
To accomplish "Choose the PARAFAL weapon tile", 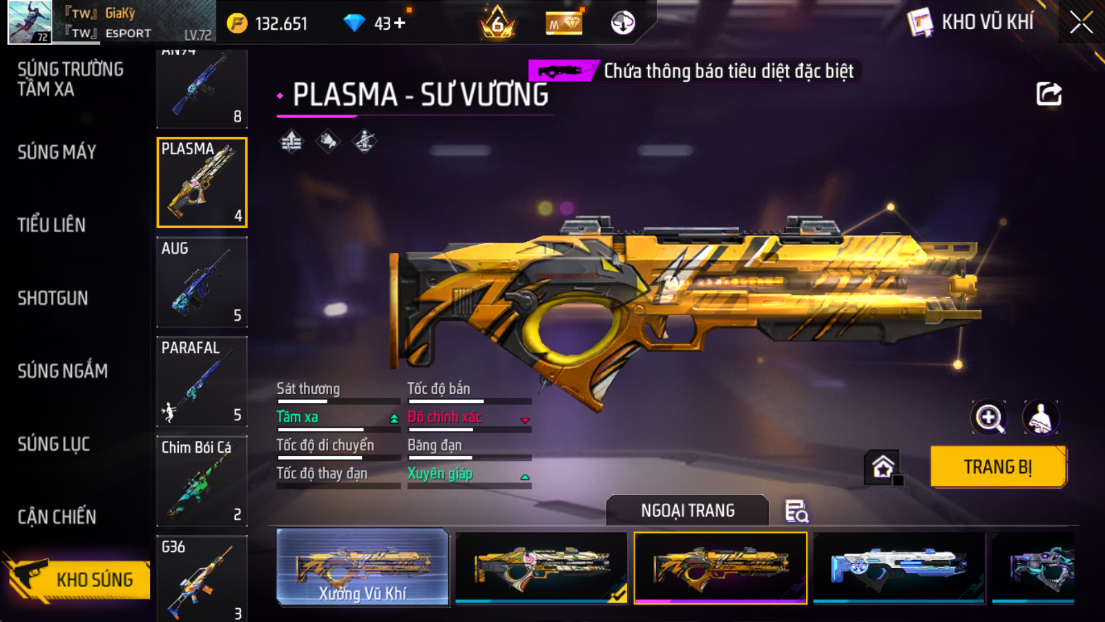I will 202,382.
